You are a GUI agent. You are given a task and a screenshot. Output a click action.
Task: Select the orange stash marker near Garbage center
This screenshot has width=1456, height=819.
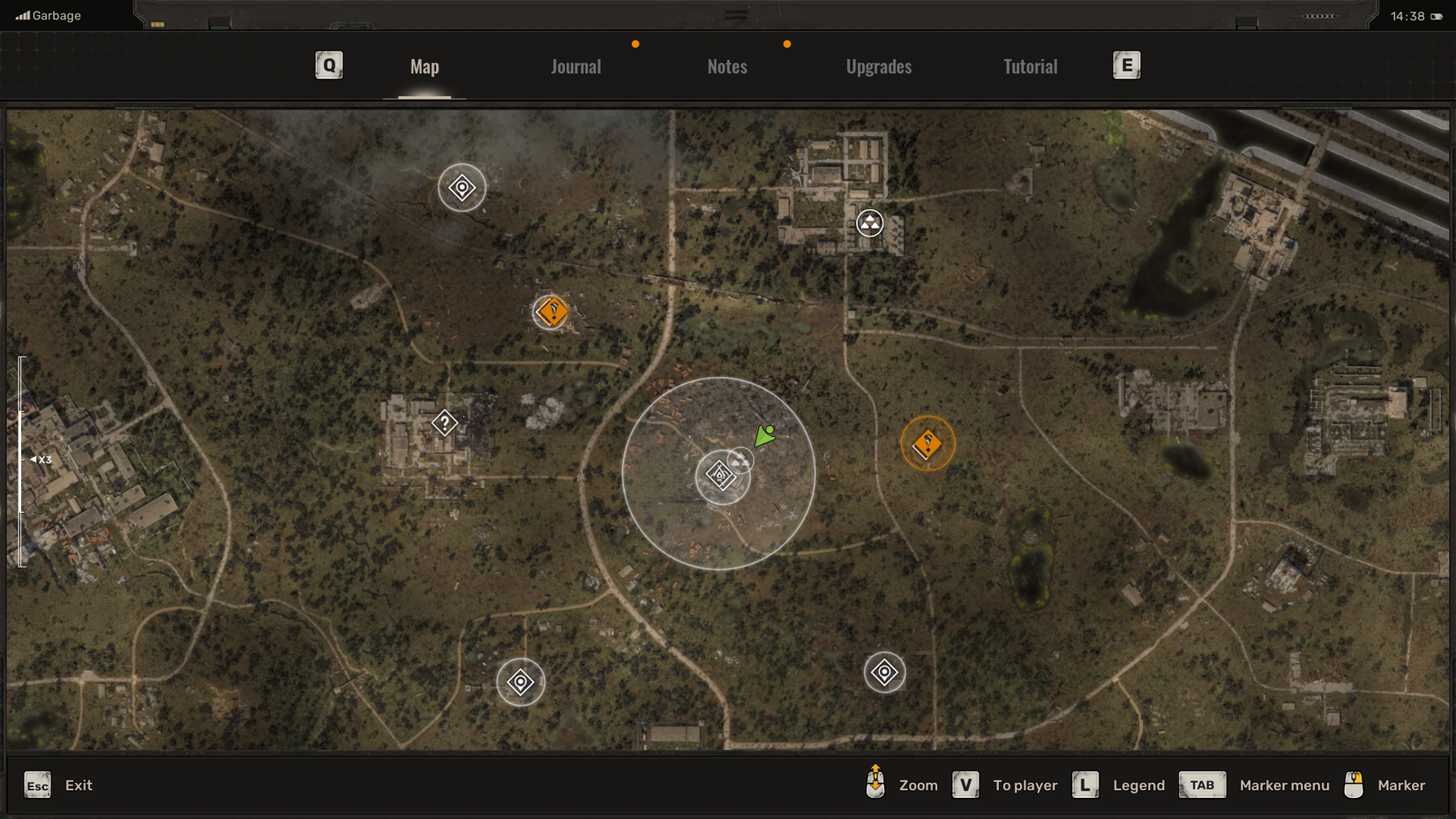click(x=552, y=311)
